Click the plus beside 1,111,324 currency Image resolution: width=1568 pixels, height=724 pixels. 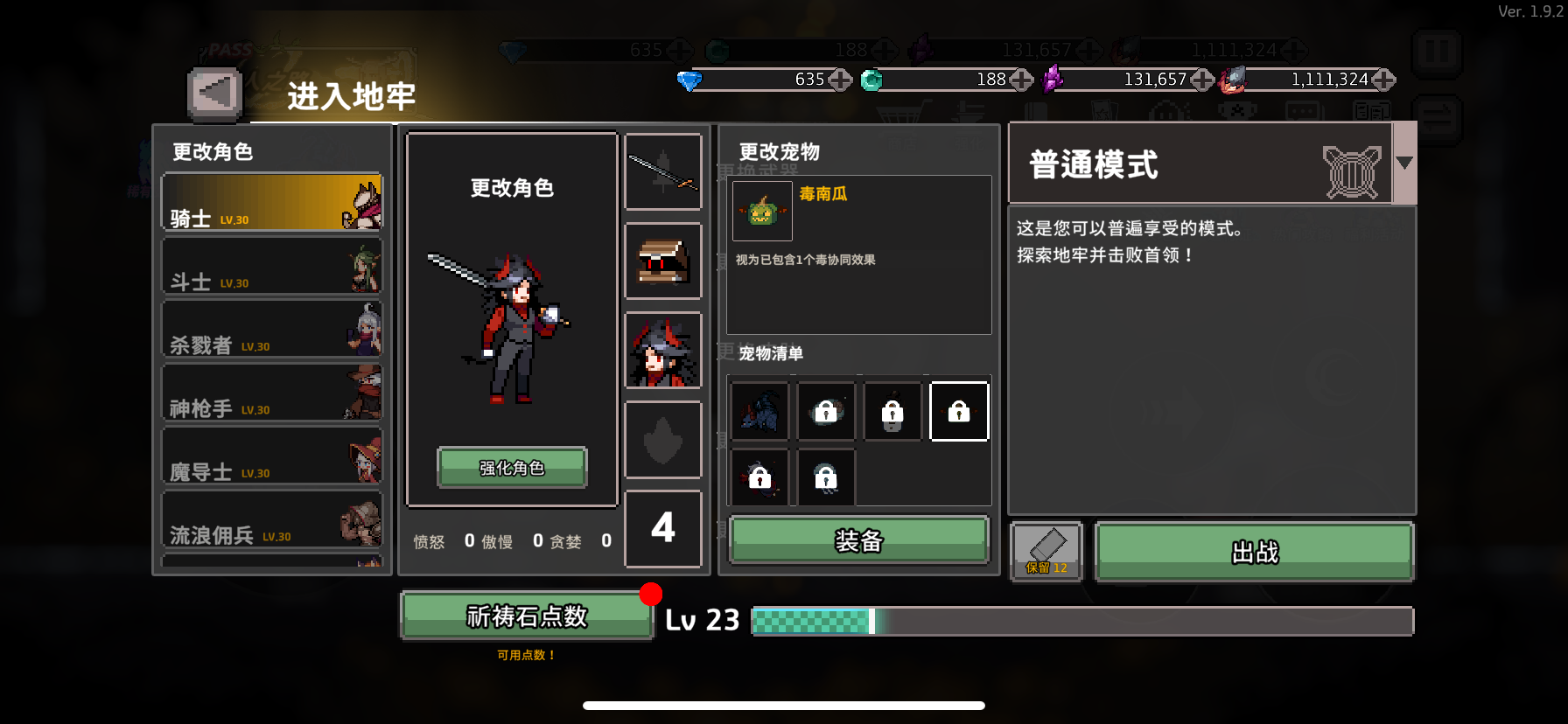1383,80
